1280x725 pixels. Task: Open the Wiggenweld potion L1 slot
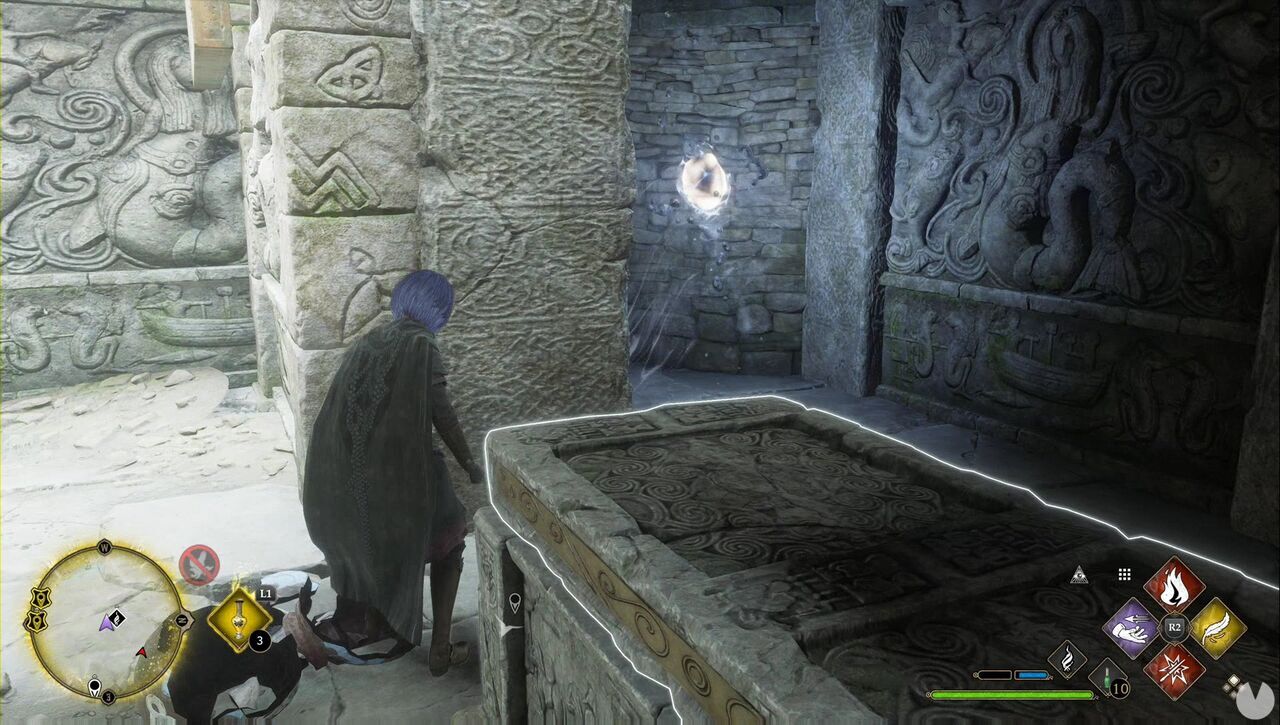tap(237, 618)
